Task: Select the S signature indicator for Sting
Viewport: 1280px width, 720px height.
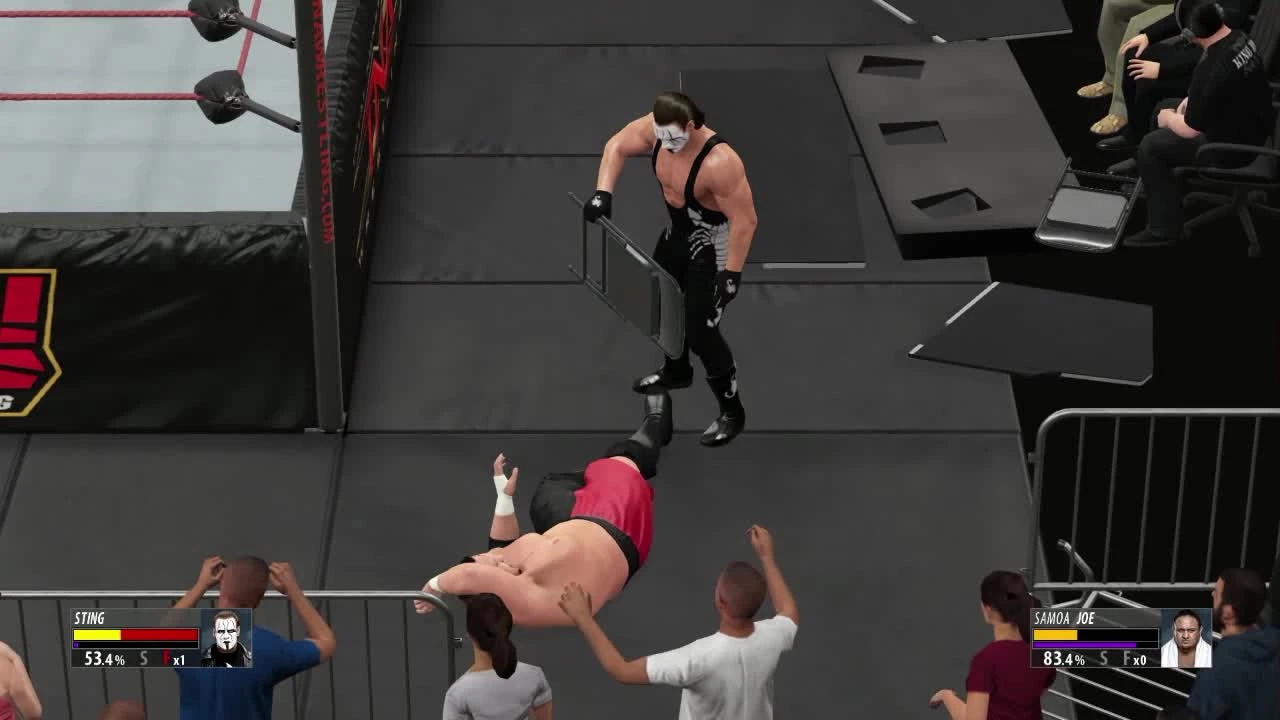Action: coord(143,657)
